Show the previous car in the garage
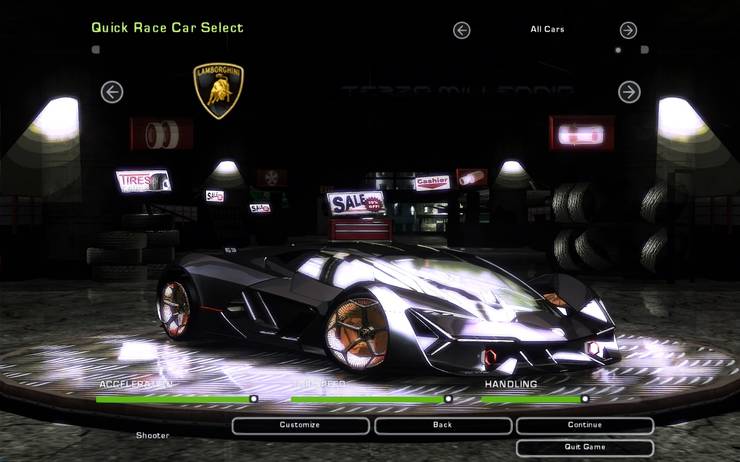This screenshot has width=740, height=462. point(112,92)
